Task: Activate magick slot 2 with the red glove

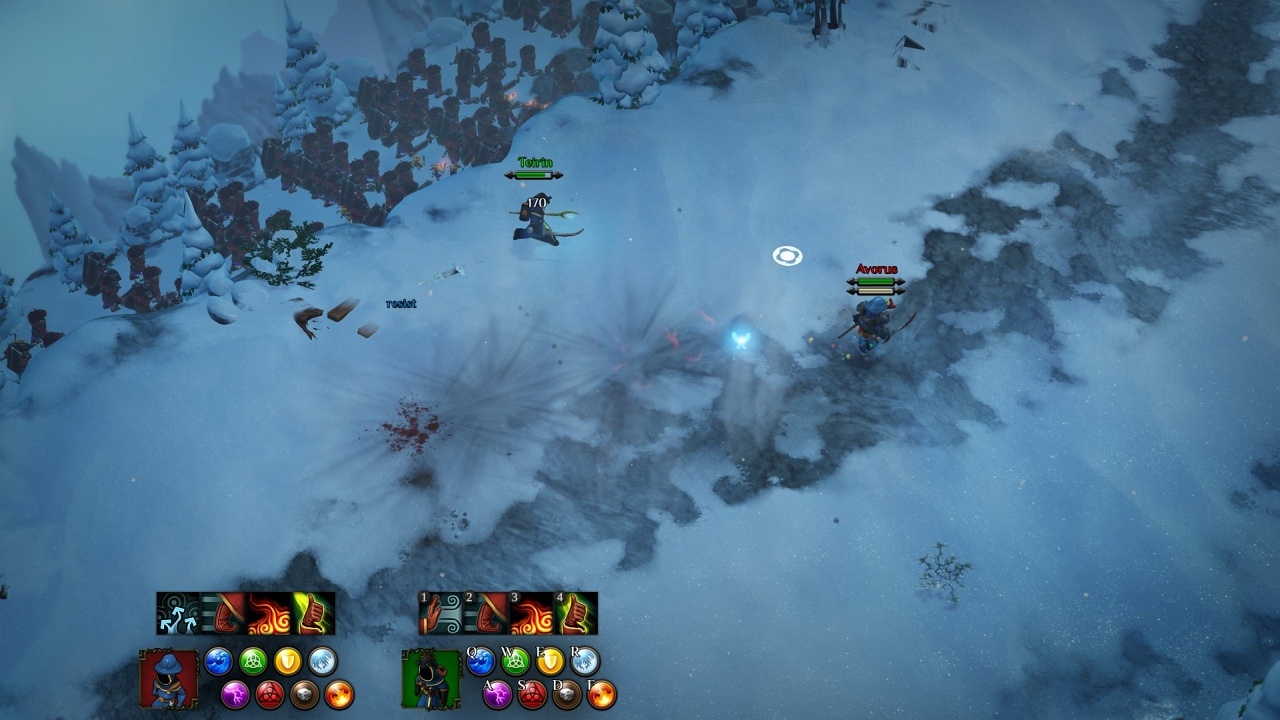Action: click(486, 613)
